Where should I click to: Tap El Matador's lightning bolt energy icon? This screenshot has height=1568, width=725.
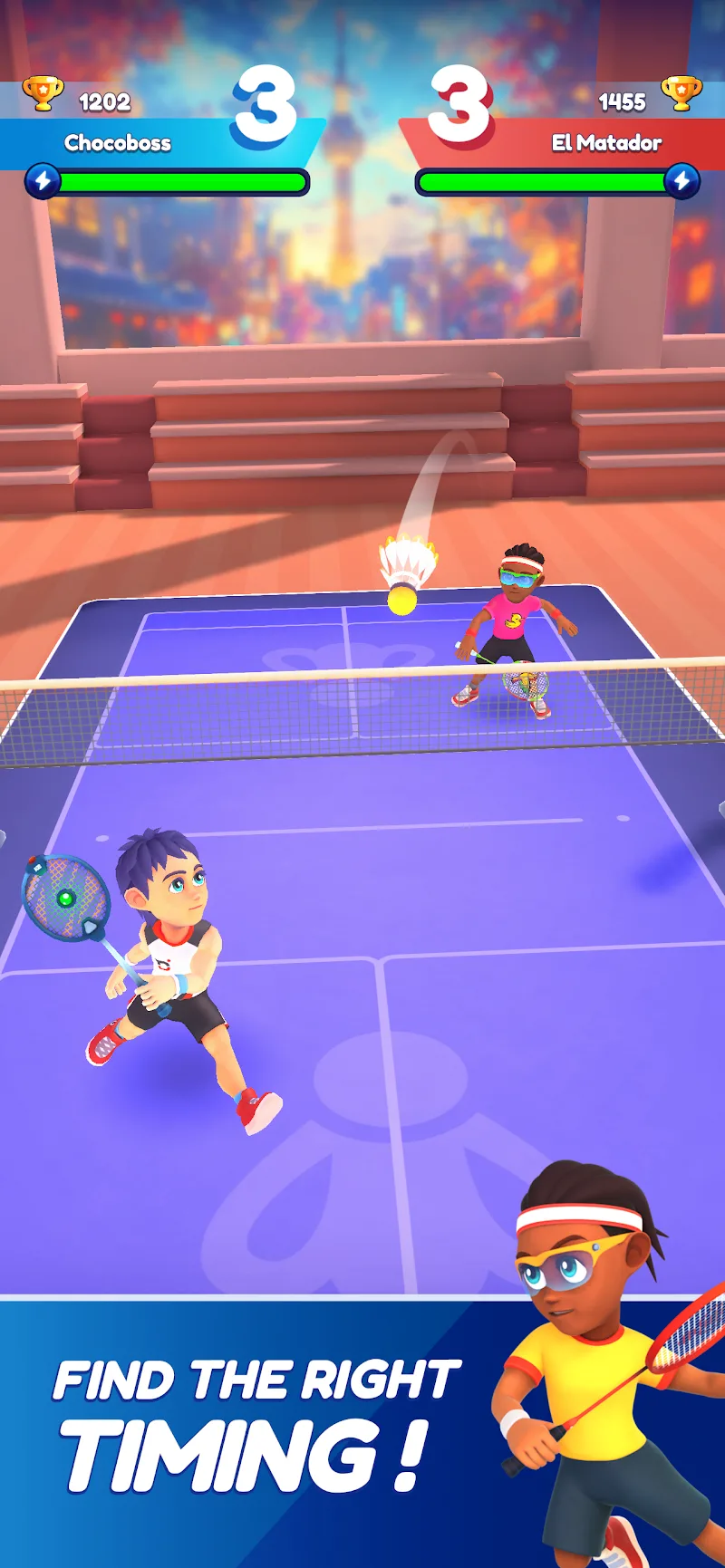coord(681,181)
